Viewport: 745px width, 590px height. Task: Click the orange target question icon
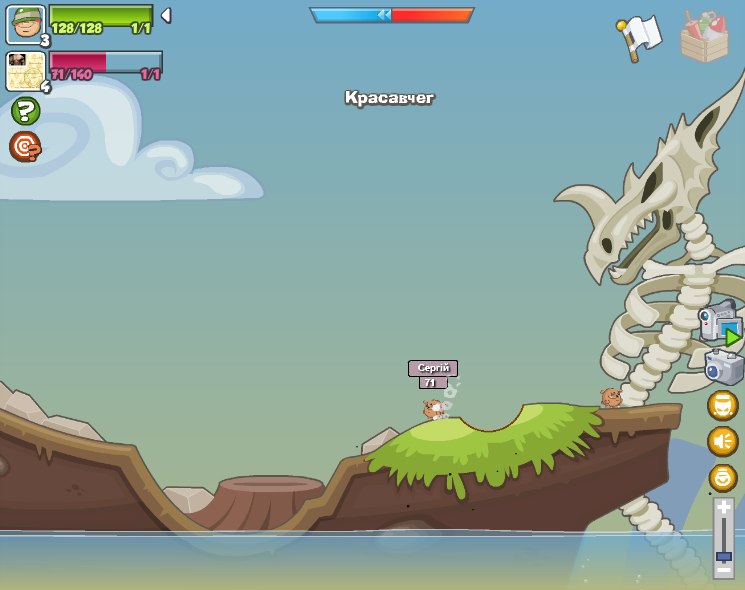point(25,147)
